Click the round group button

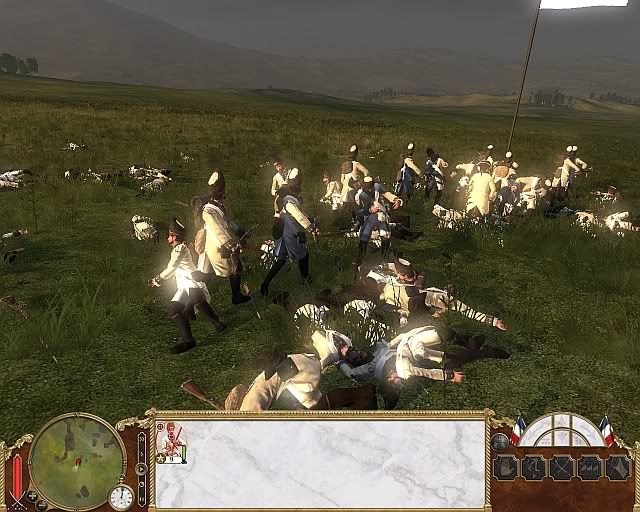(x=499, y=441)
